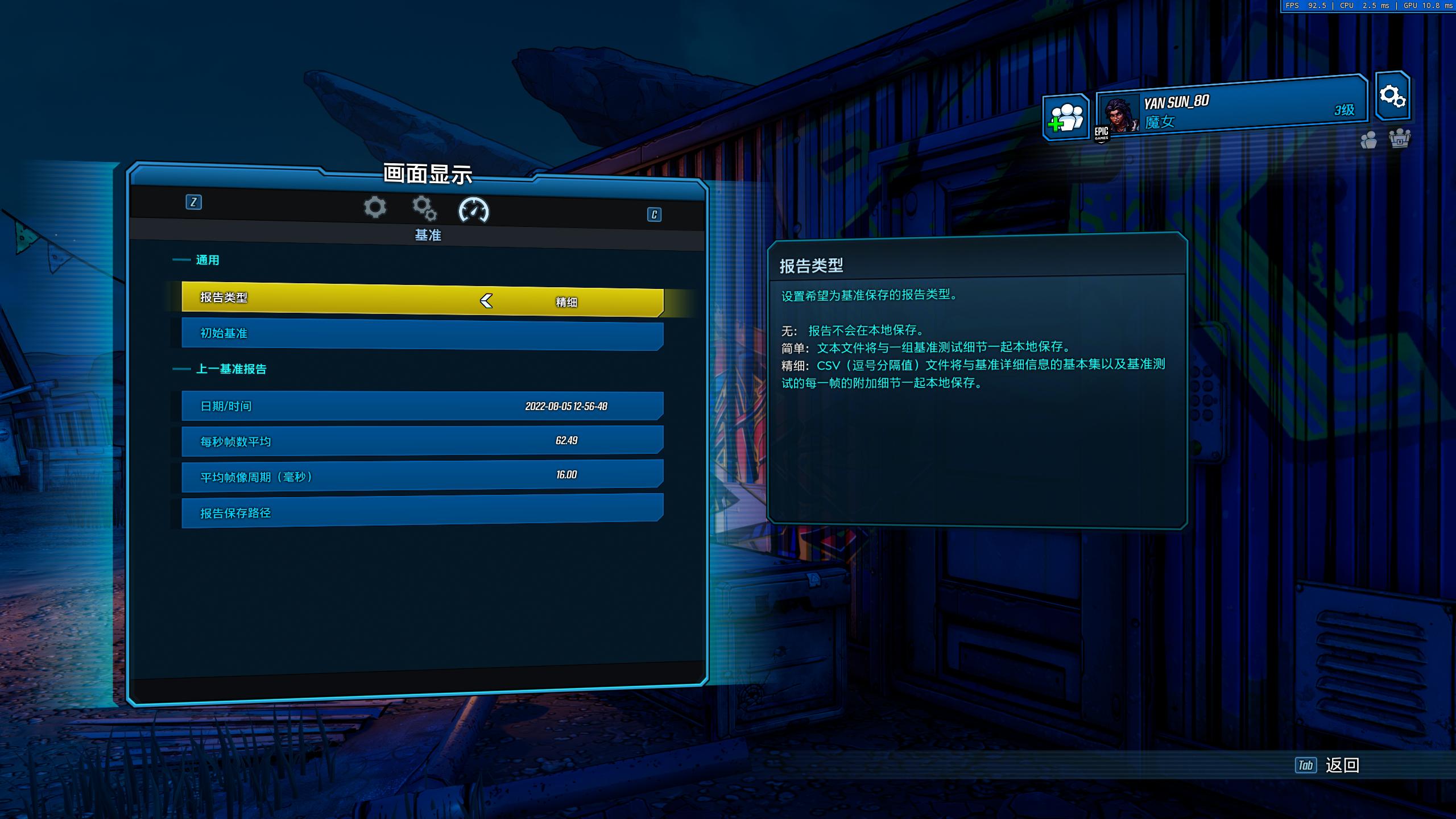Collapse the 通用 section
1456x819 pixels.
coord(208,260)
